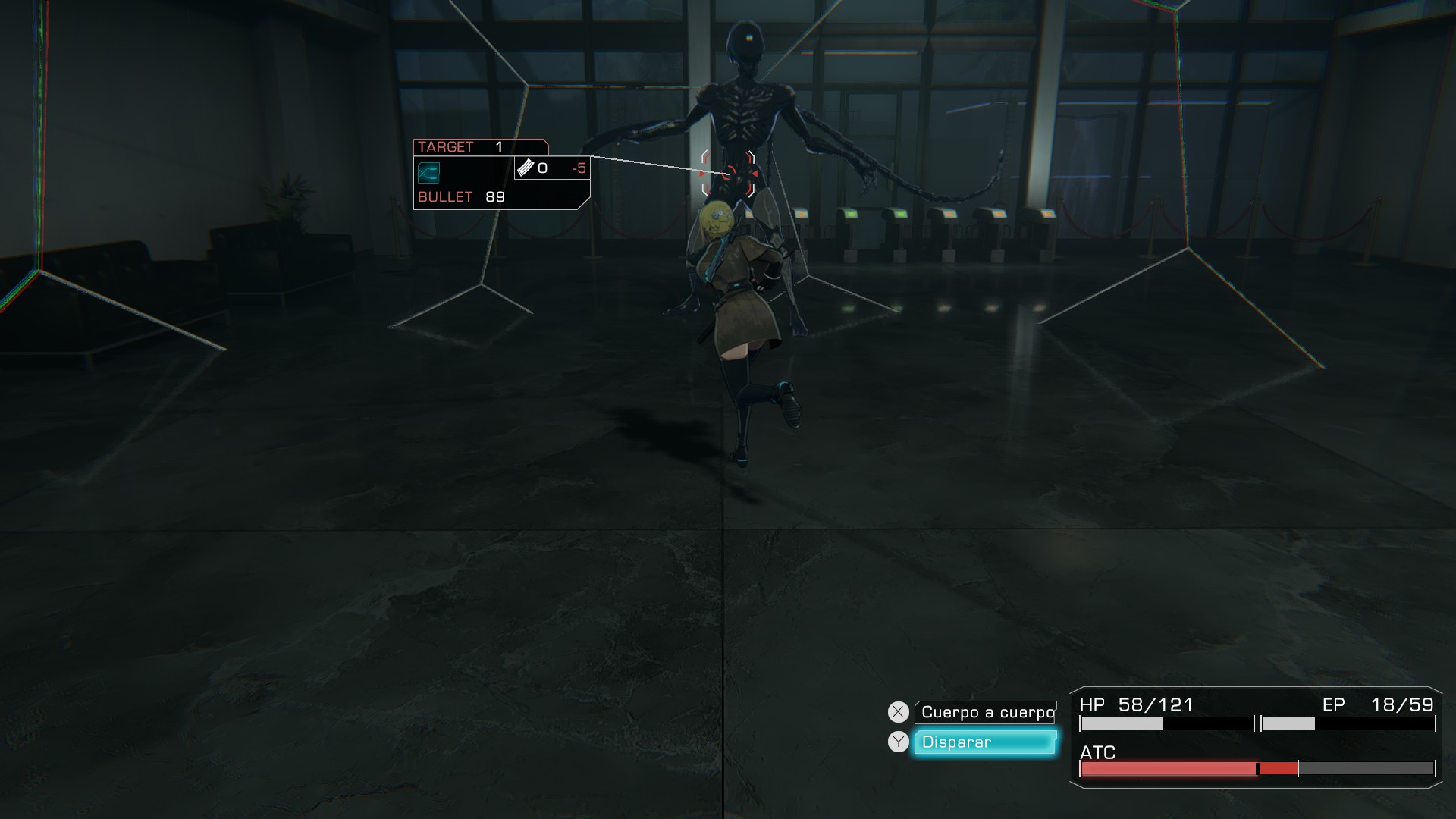Viewport: 1456px width, 819px height.
Task: Select the Cuerpo a cuerpo action
Action: pyautogui.click(x=986, y=712)
